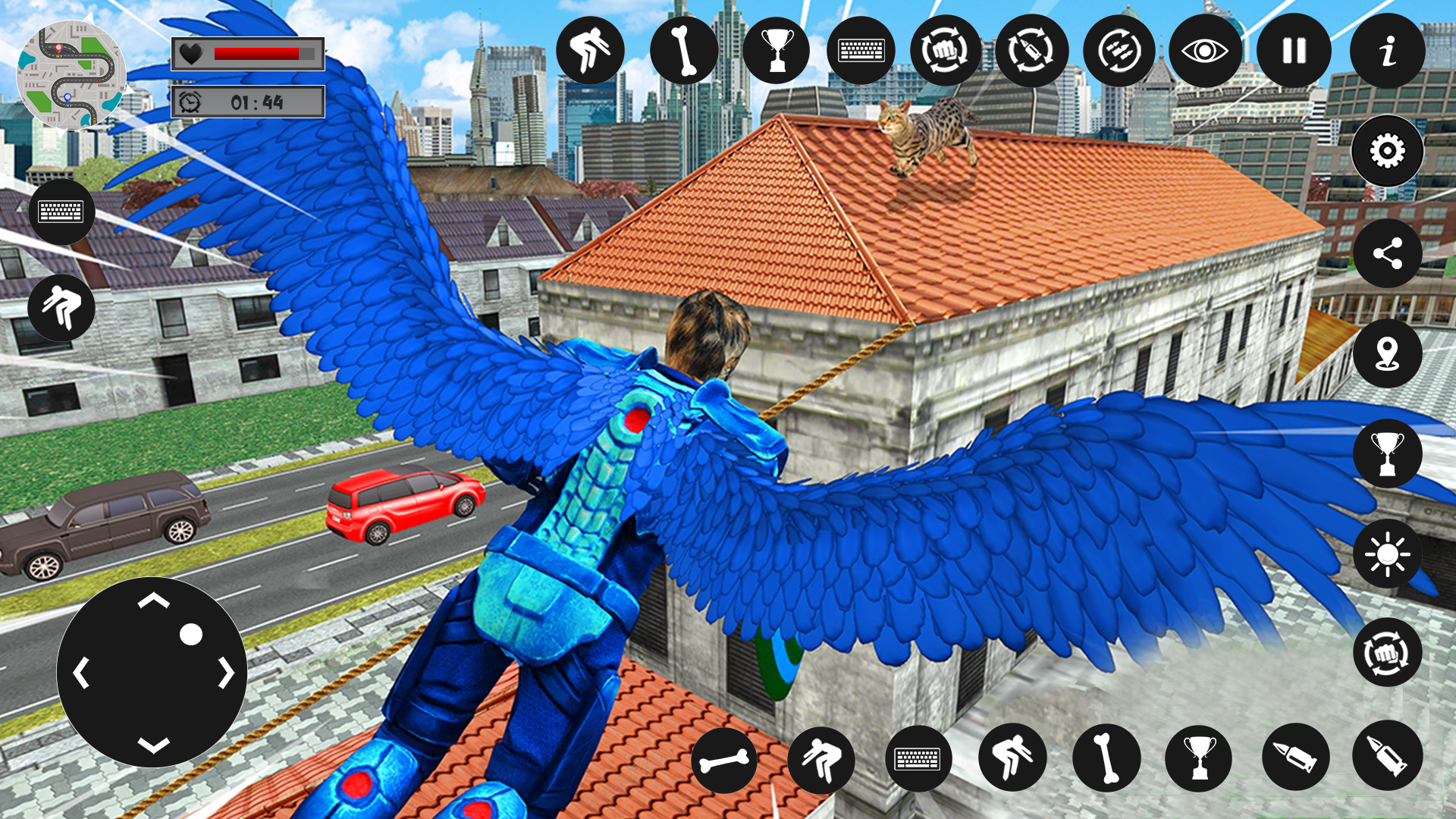Open the info panel with the i button
Screen dimensions: 1456x819
click(1387, 52)
